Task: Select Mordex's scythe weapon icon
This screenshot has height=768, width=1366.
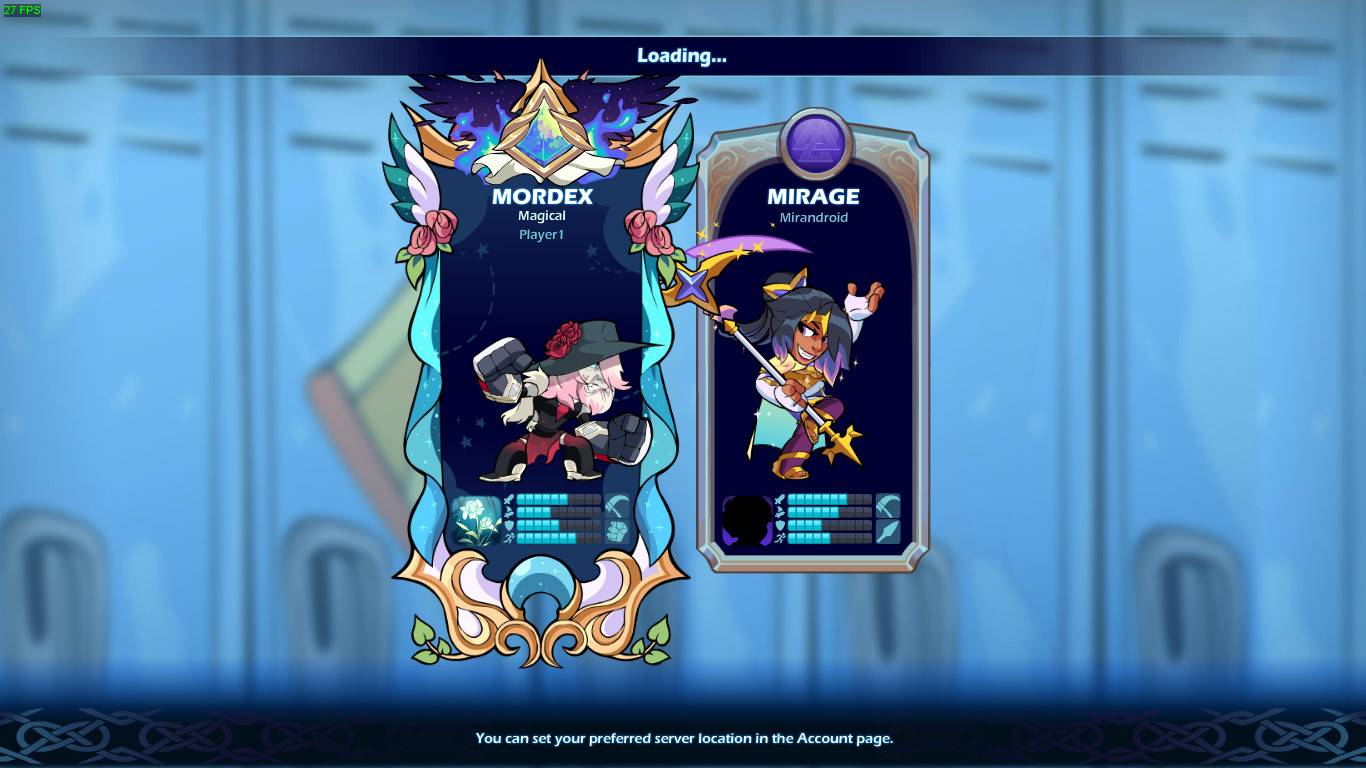Action: [x=618, y=506]
